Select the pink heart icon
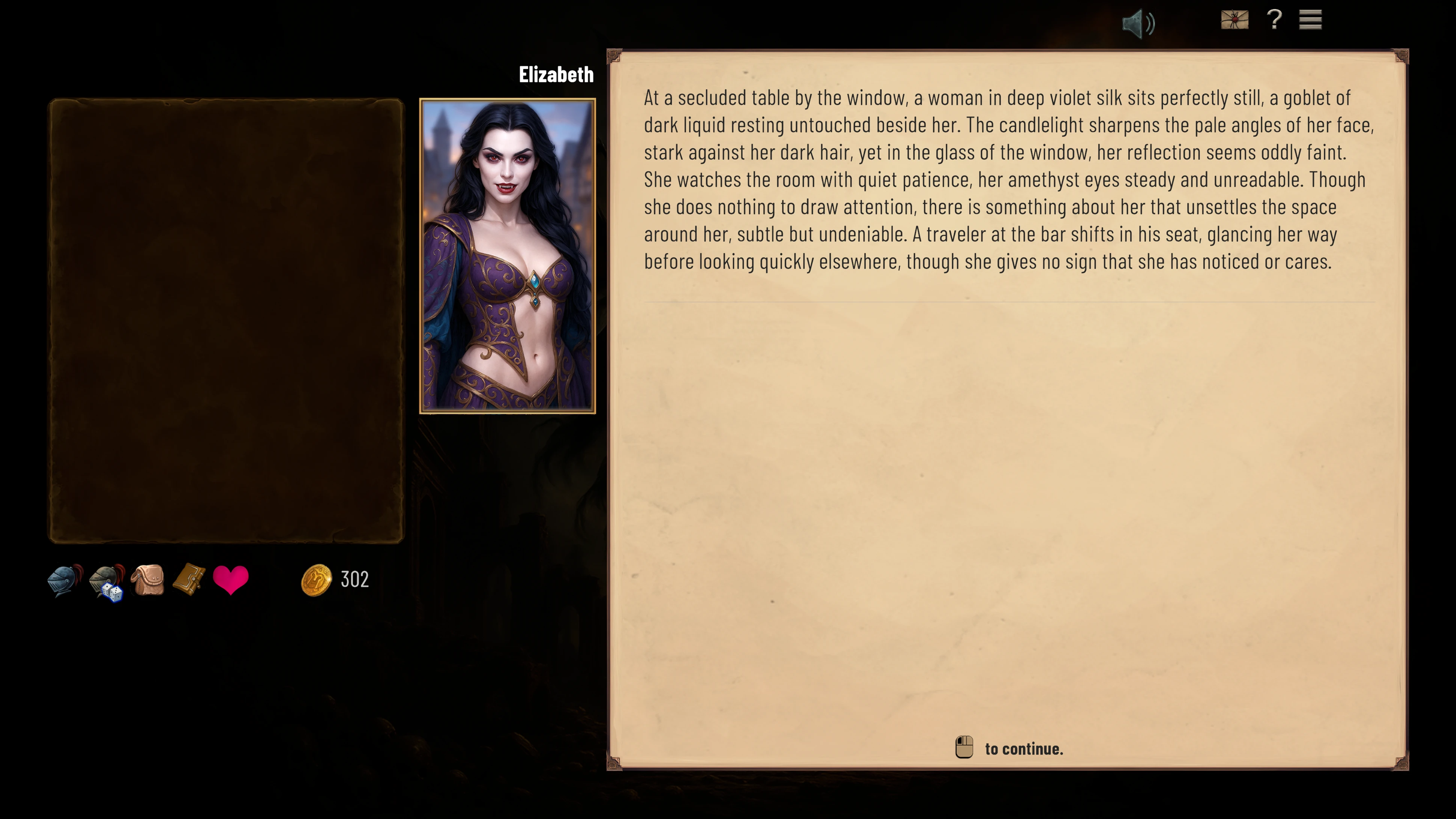1456x819 pixels. pyautogui.click(x=231, y=580)
